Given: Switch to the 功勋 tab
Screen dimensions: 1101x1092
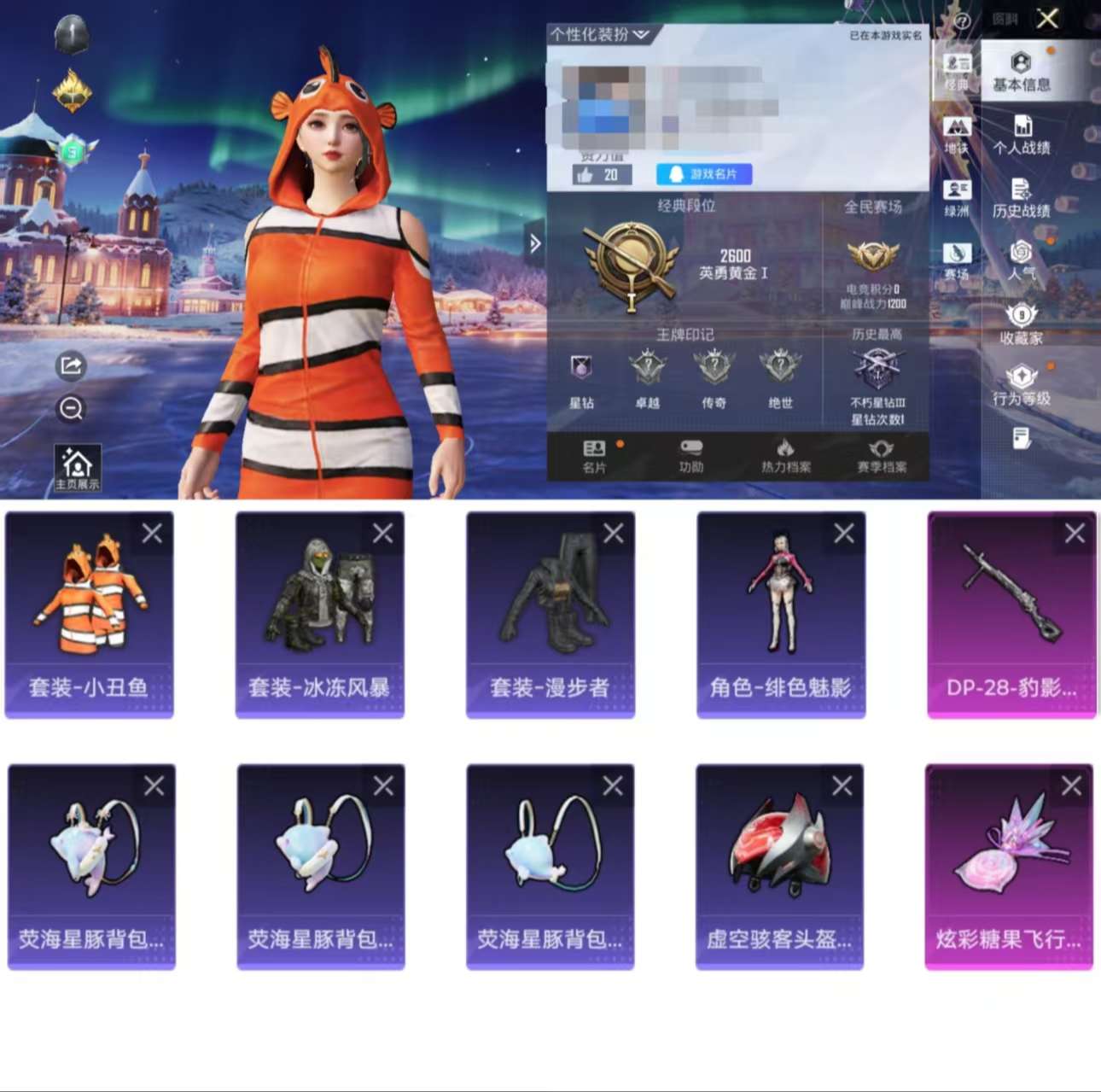Looking at the screenshot, I should pyautogui.click(x=691, y=457).
